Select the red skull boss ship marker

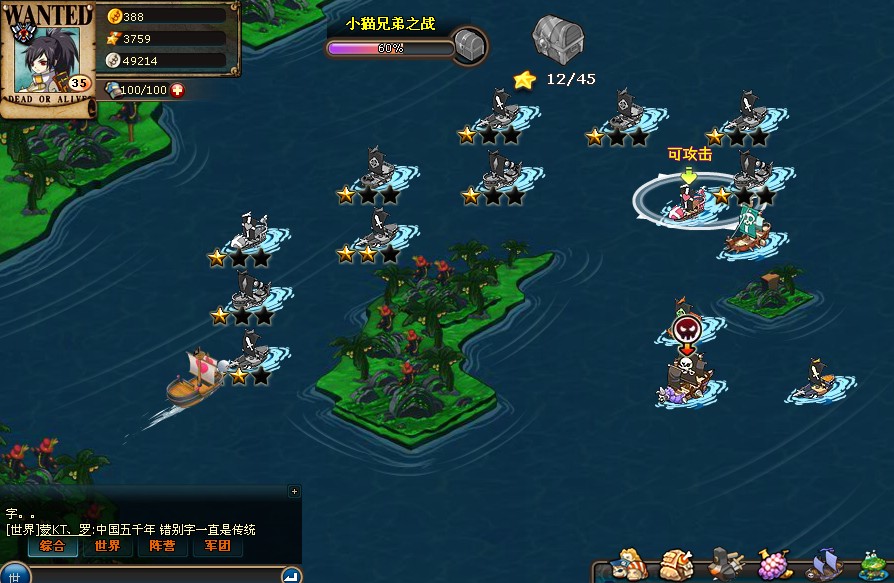pyautogui.click(x=686, y=330)
